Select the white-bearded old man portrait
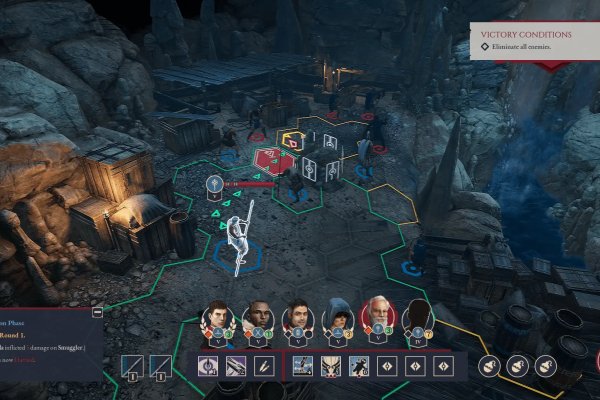 (378, 317)
